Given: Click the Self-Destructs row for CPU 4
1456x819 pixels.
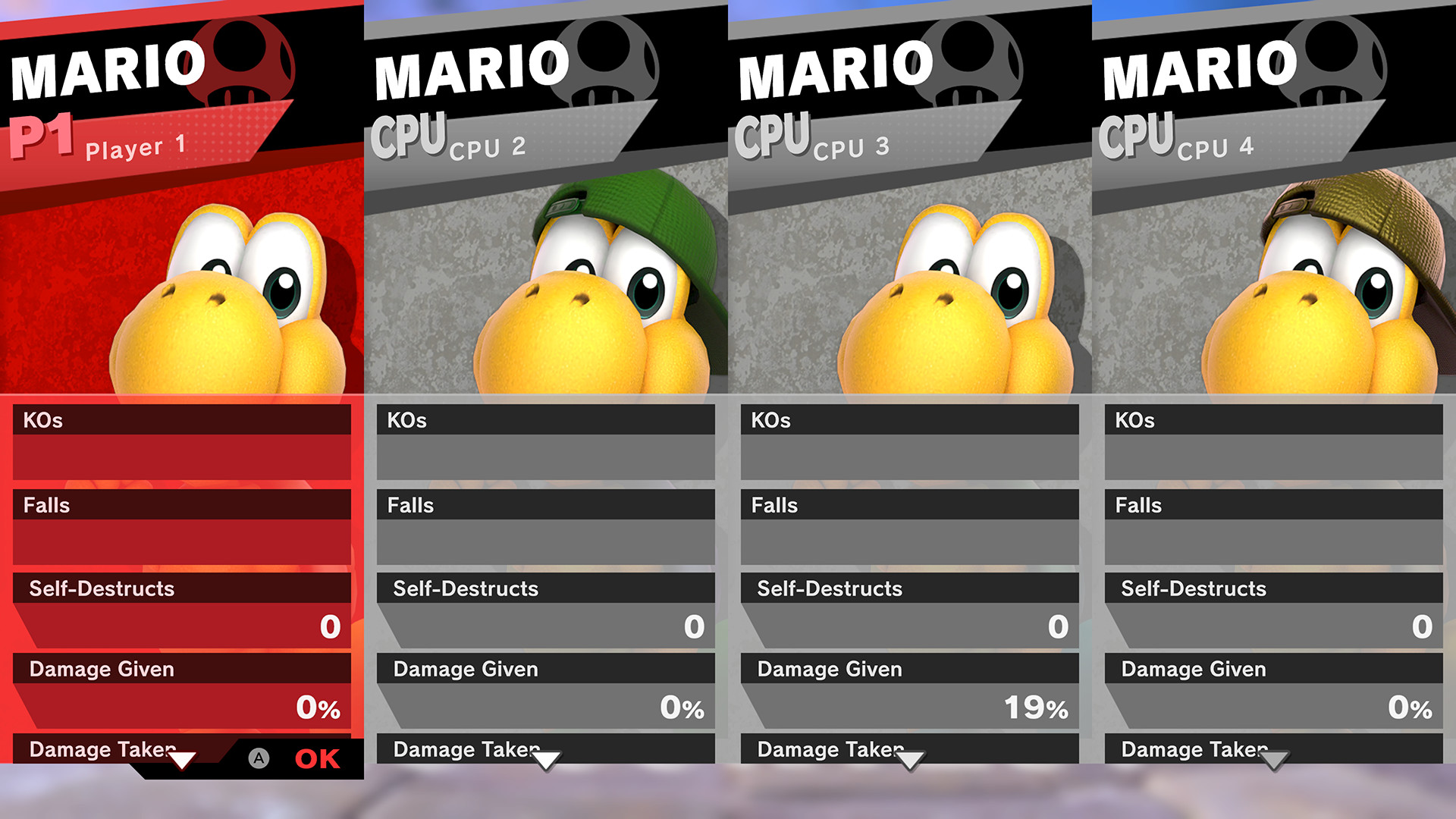Looking at the screenshot, I should click(x=1272, y=588).
